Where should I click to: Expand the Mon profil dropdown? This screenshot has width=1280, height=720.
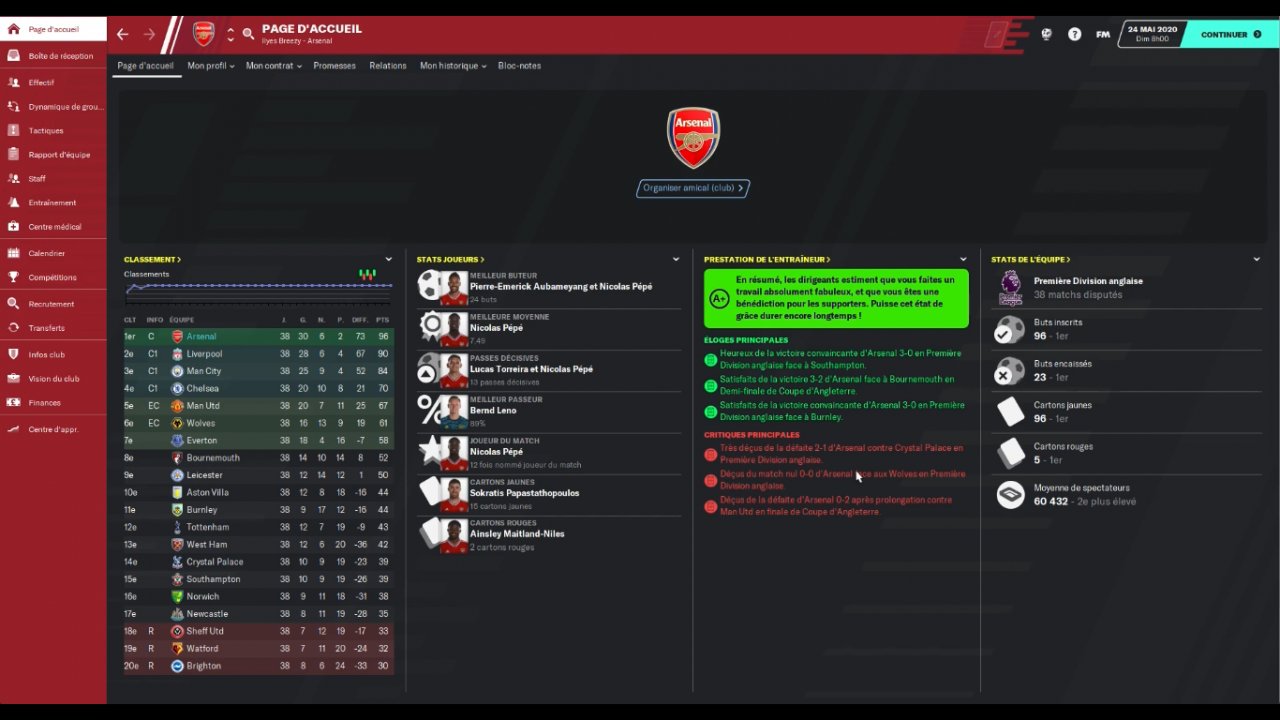(x=210, y=66)
